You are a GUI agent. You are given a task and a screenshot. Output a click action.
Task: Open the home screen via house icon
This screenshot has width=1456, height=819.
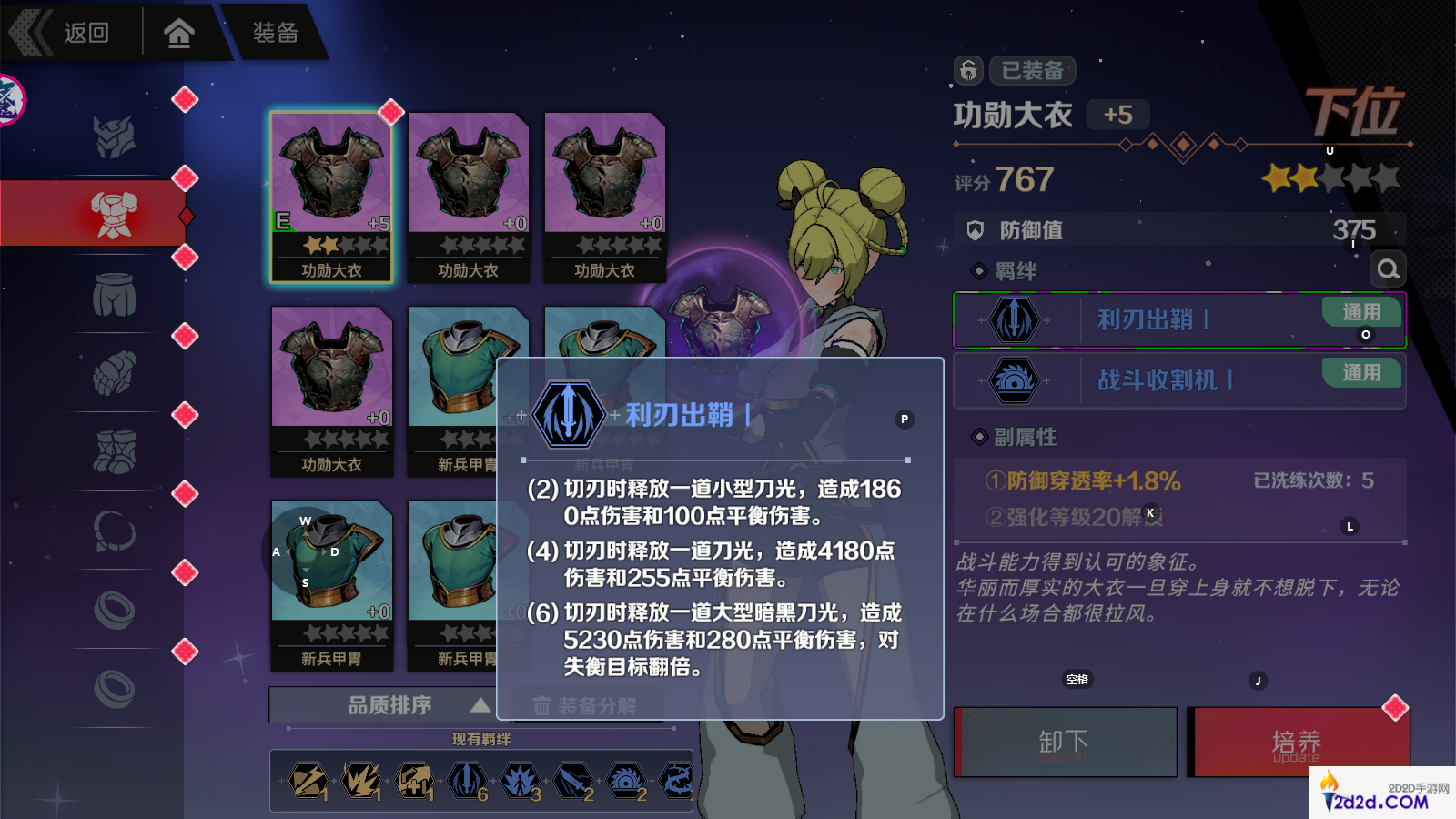(x=179, y=34)
